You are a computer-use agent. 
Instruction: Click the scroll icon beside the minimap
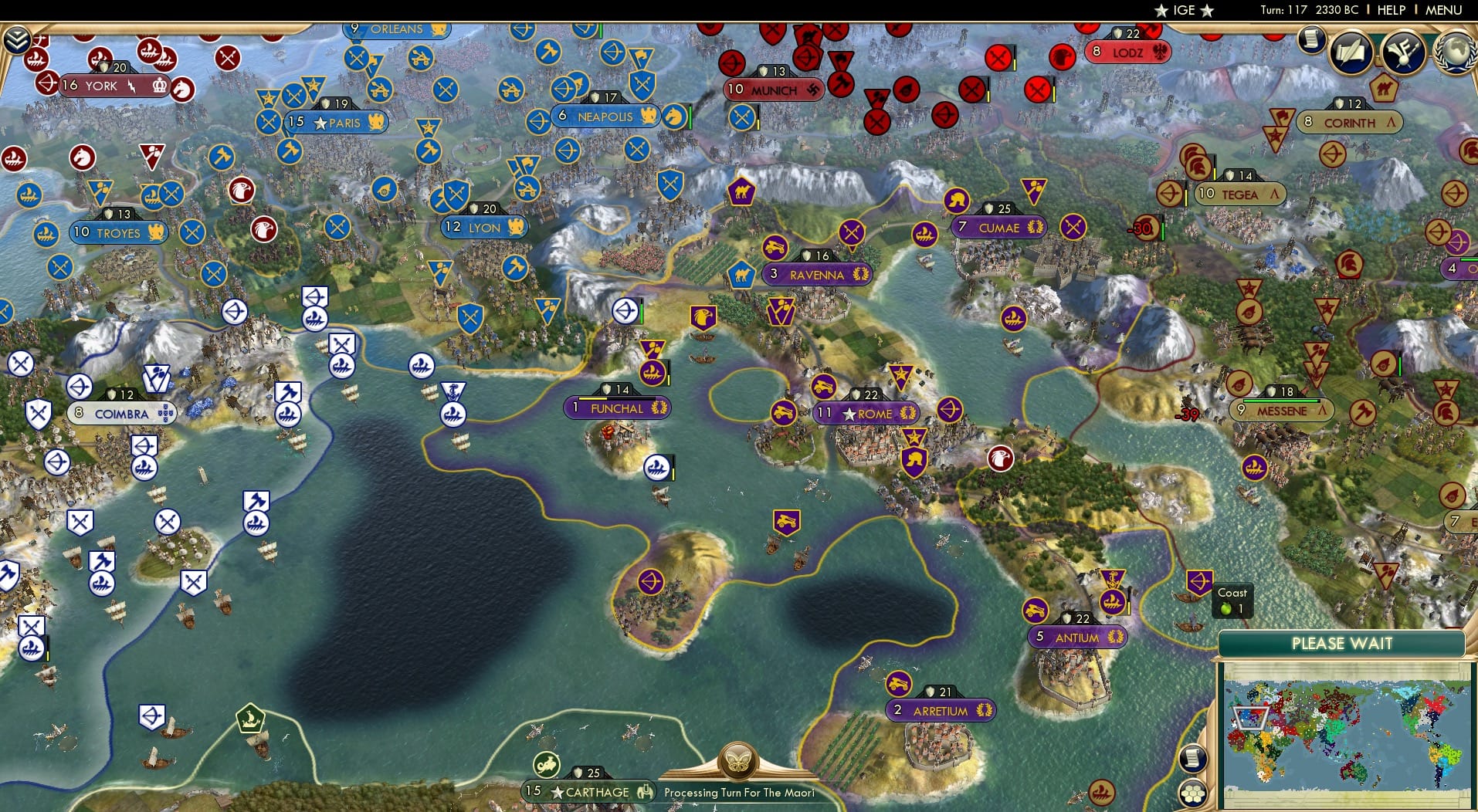[1192, 758]
